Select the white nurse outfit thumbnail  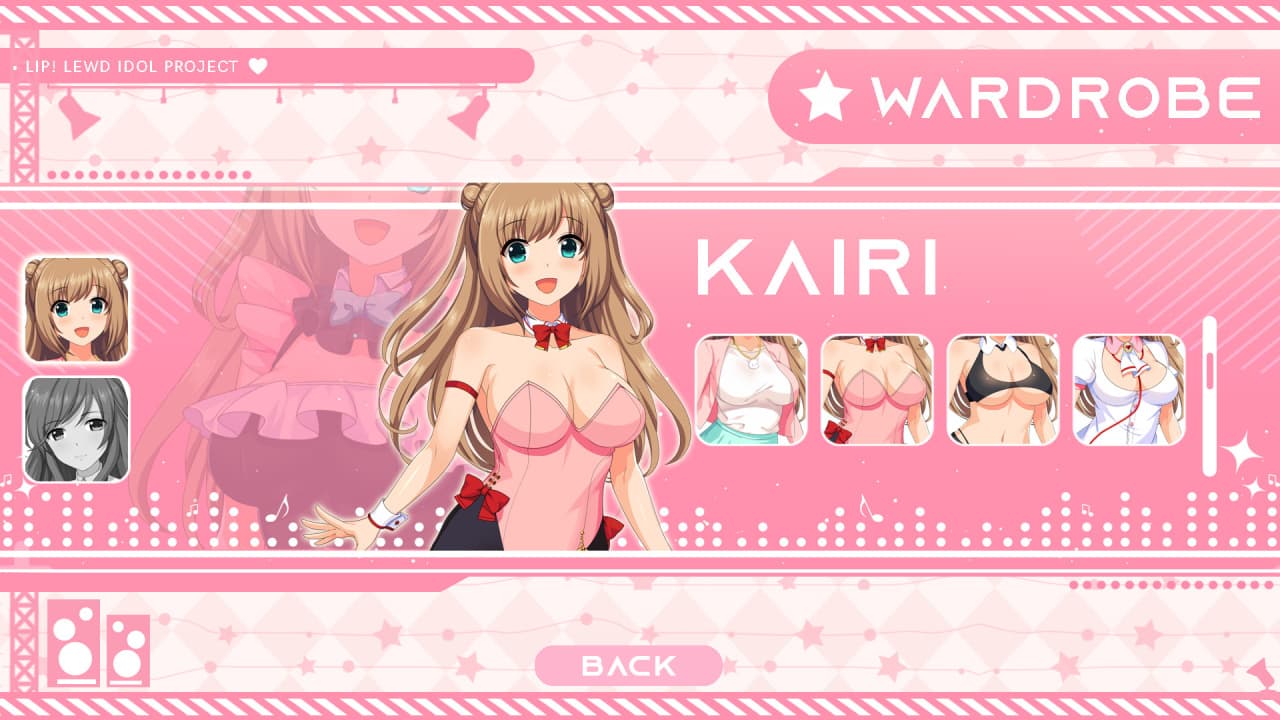1129,390
